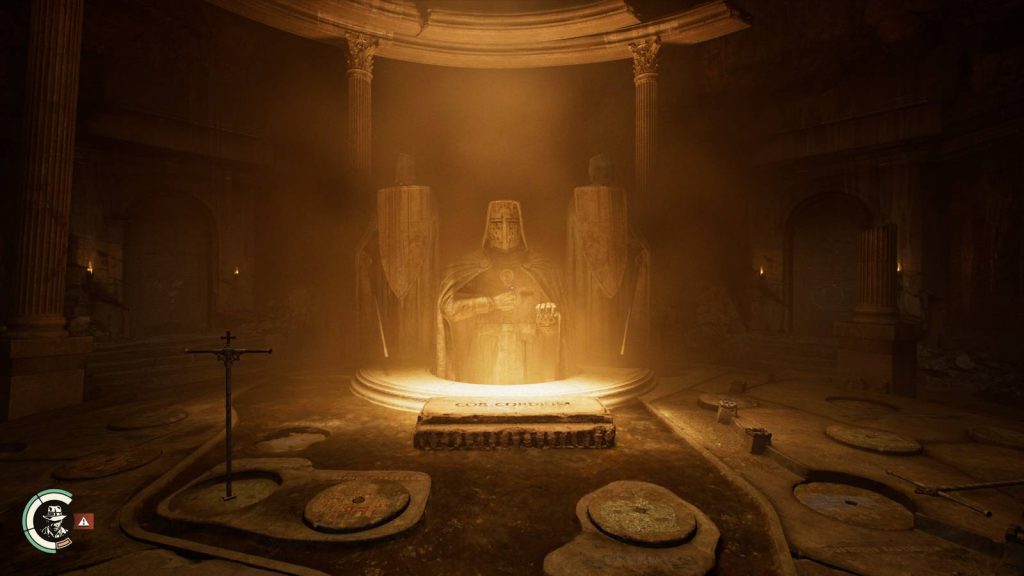The width and height of the screenshot is (1024, 576).
Task: Click the red warning triangle icon
Action: (85, 520)
